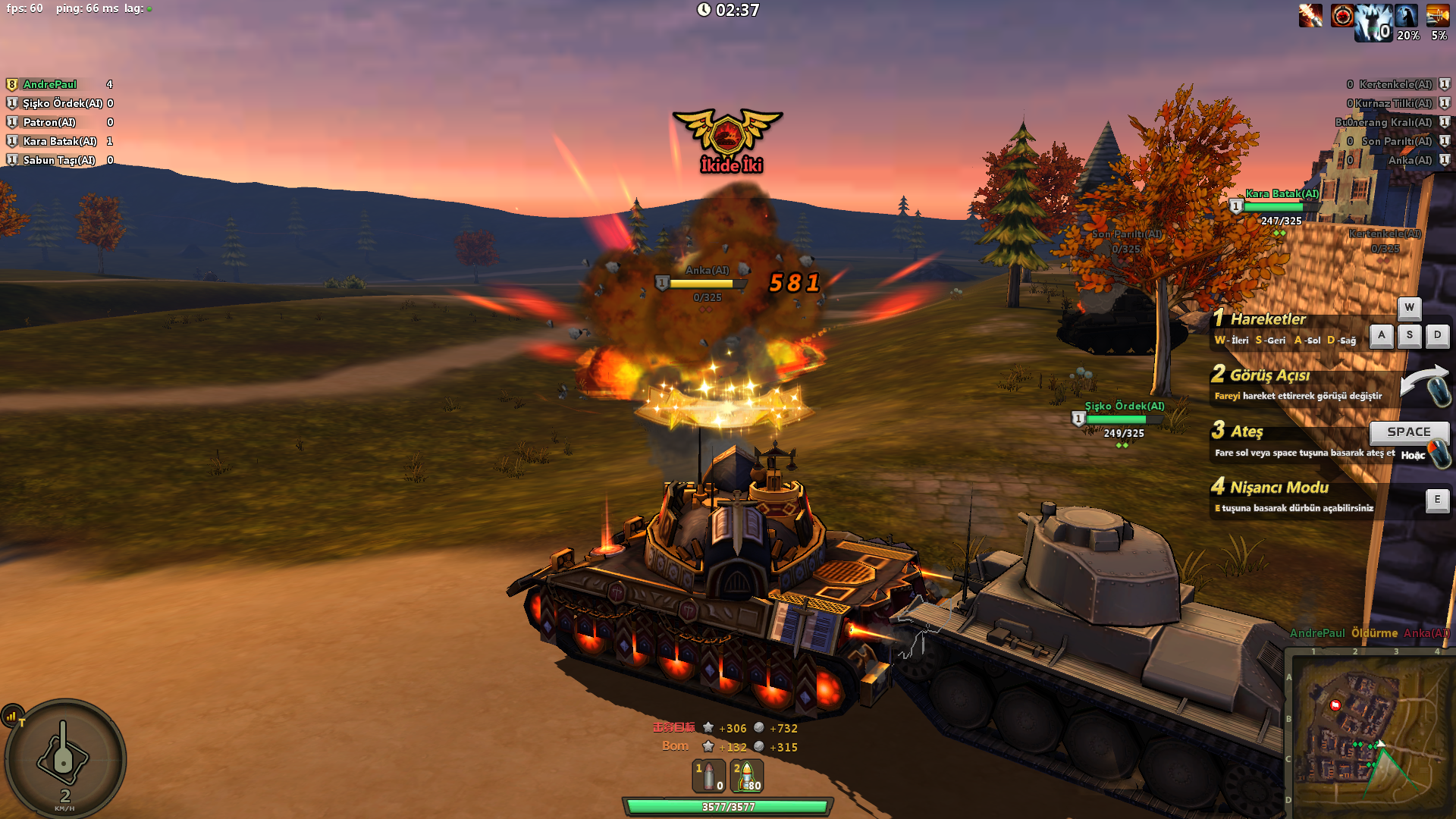
Task: Click the tank direction compass dial
Action: point(64,758)
